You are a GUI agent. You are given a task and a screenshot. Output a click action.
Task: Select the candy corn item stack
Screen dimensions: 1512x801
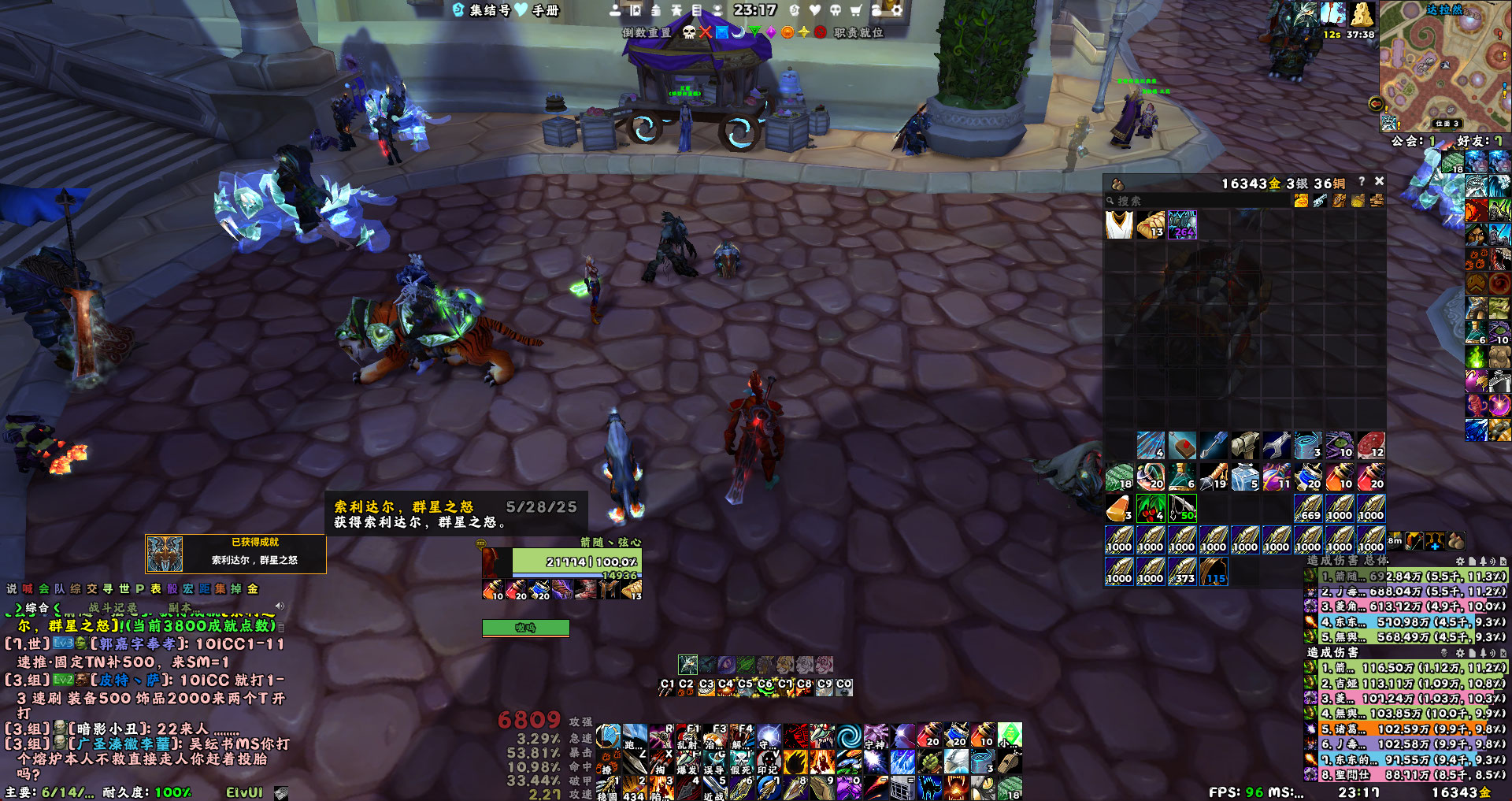[x=1119, y=508]
